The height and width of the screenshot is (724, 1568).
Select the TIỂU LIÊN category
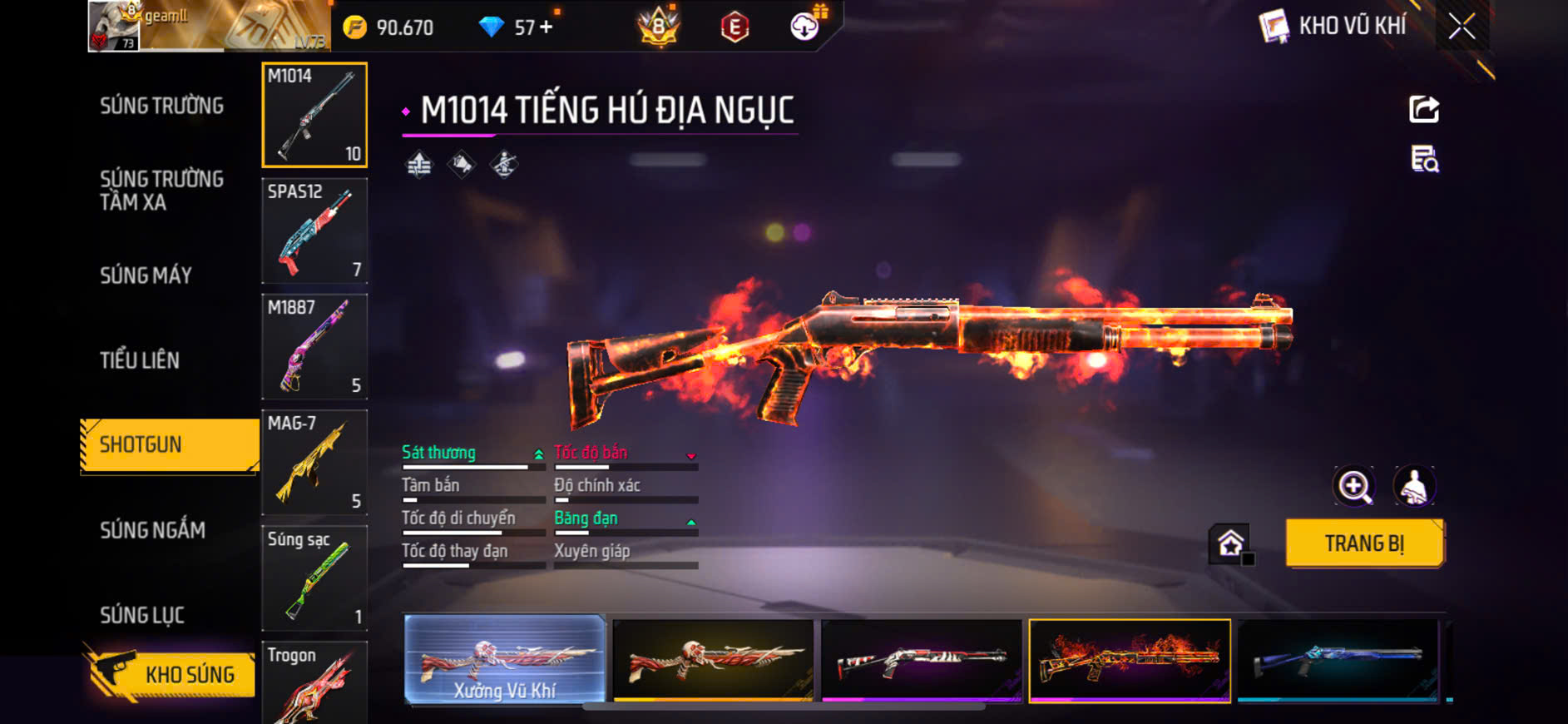pos(140,360)
